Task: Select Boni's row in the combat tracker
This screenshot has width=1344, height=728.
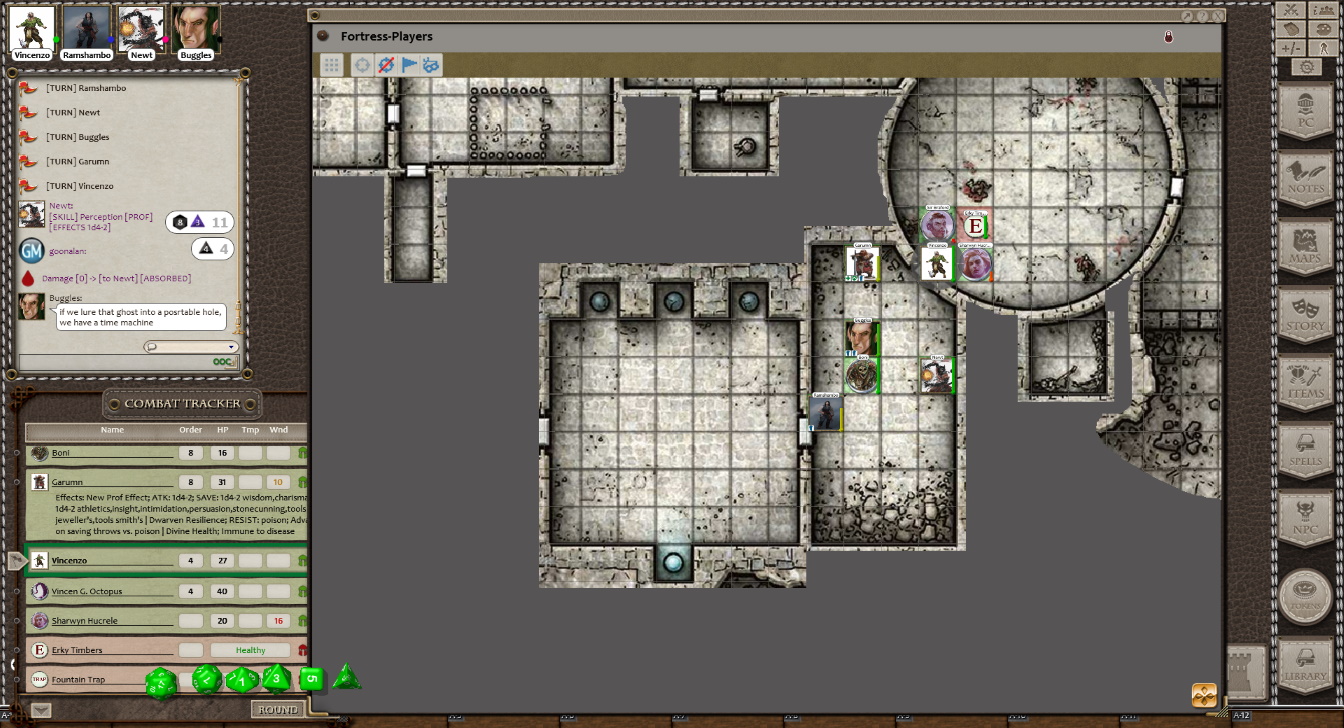Action: [x=112, y=453]
